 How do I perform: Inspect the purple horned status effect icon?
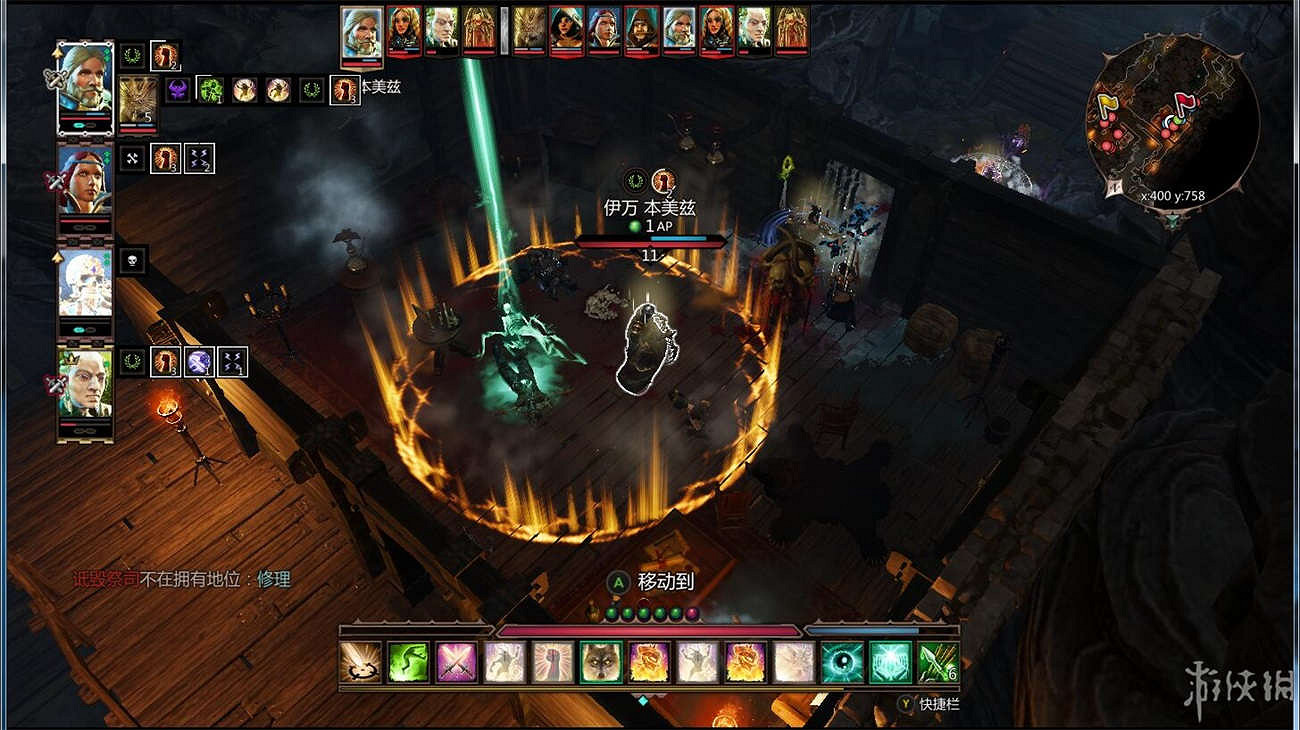pyautogui.click(x=179, y=90)
